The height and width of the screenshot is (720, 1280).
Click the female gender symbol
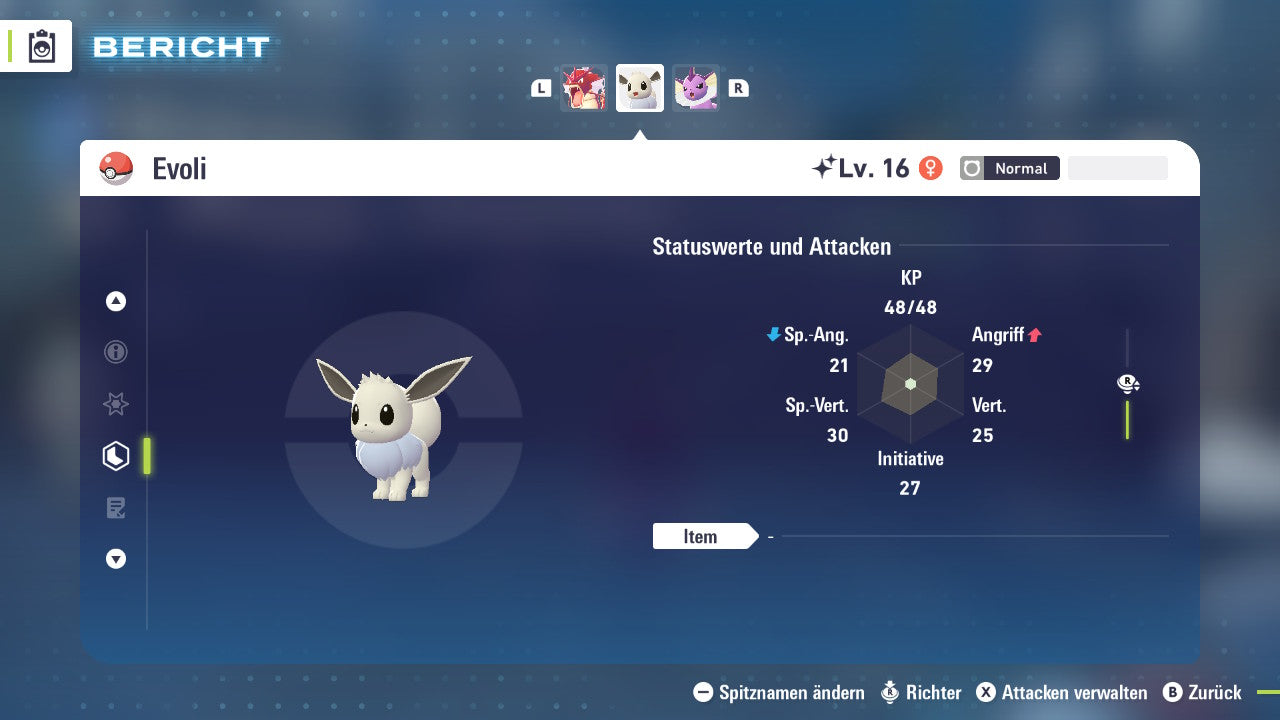pyautogui.click(x=931, y=168)
